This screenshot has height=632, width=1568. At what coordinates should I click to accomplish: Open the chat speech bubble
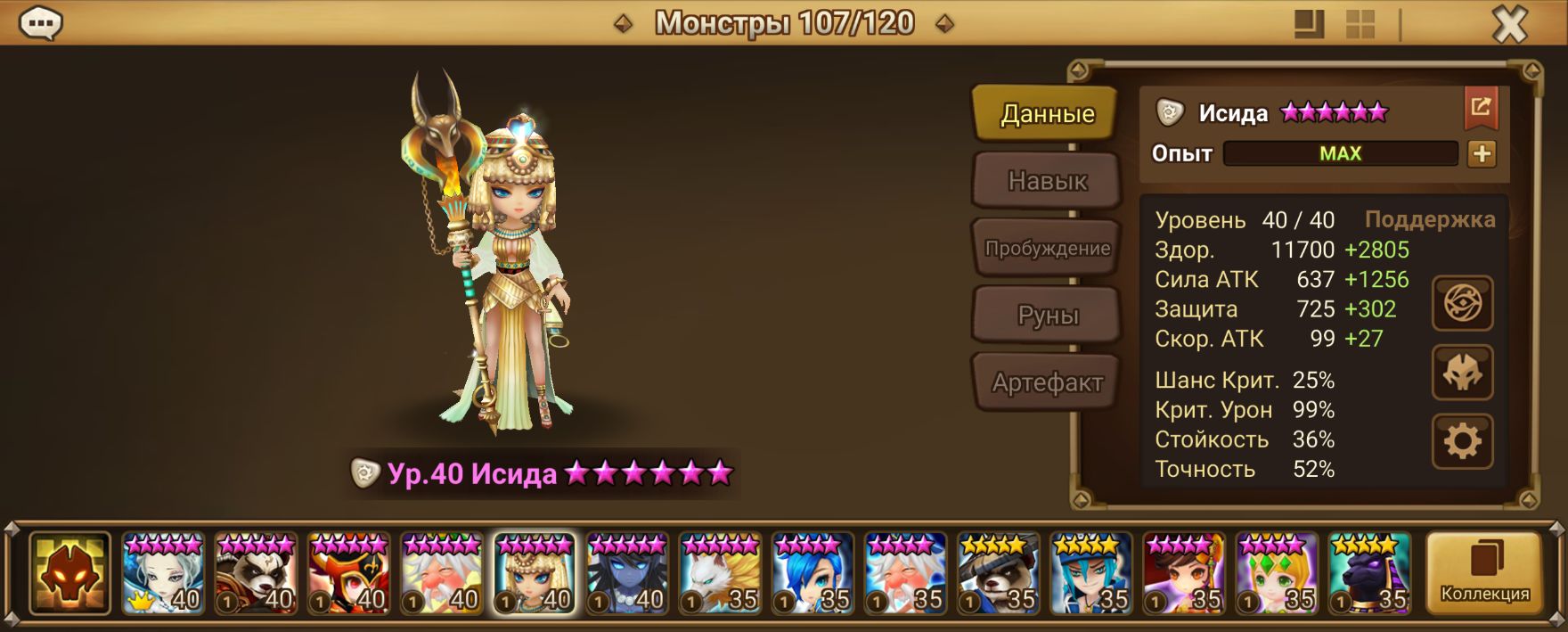[41, 24]
